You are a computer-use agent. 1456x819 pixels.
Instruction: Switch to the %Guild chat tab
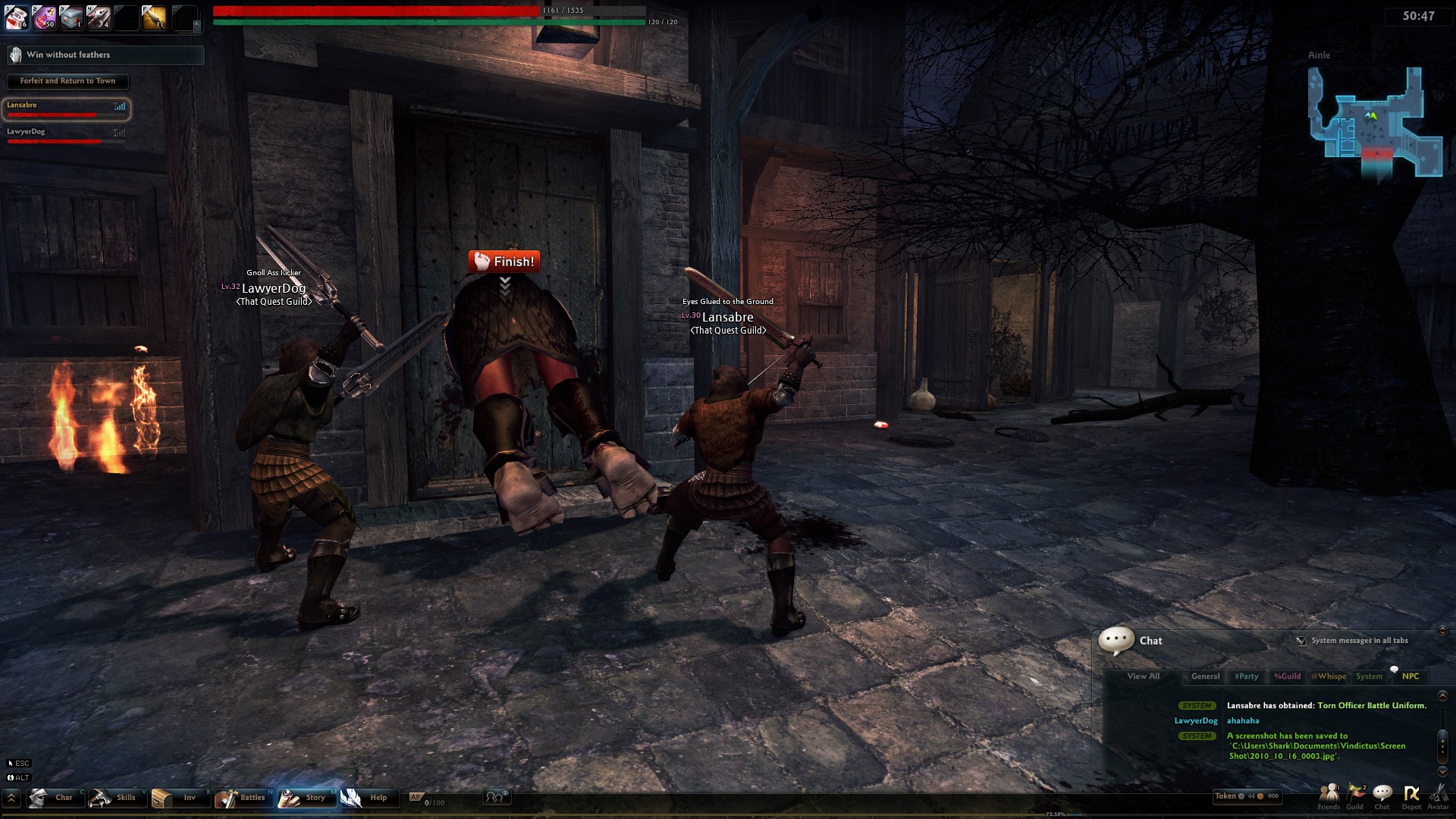1287,676
